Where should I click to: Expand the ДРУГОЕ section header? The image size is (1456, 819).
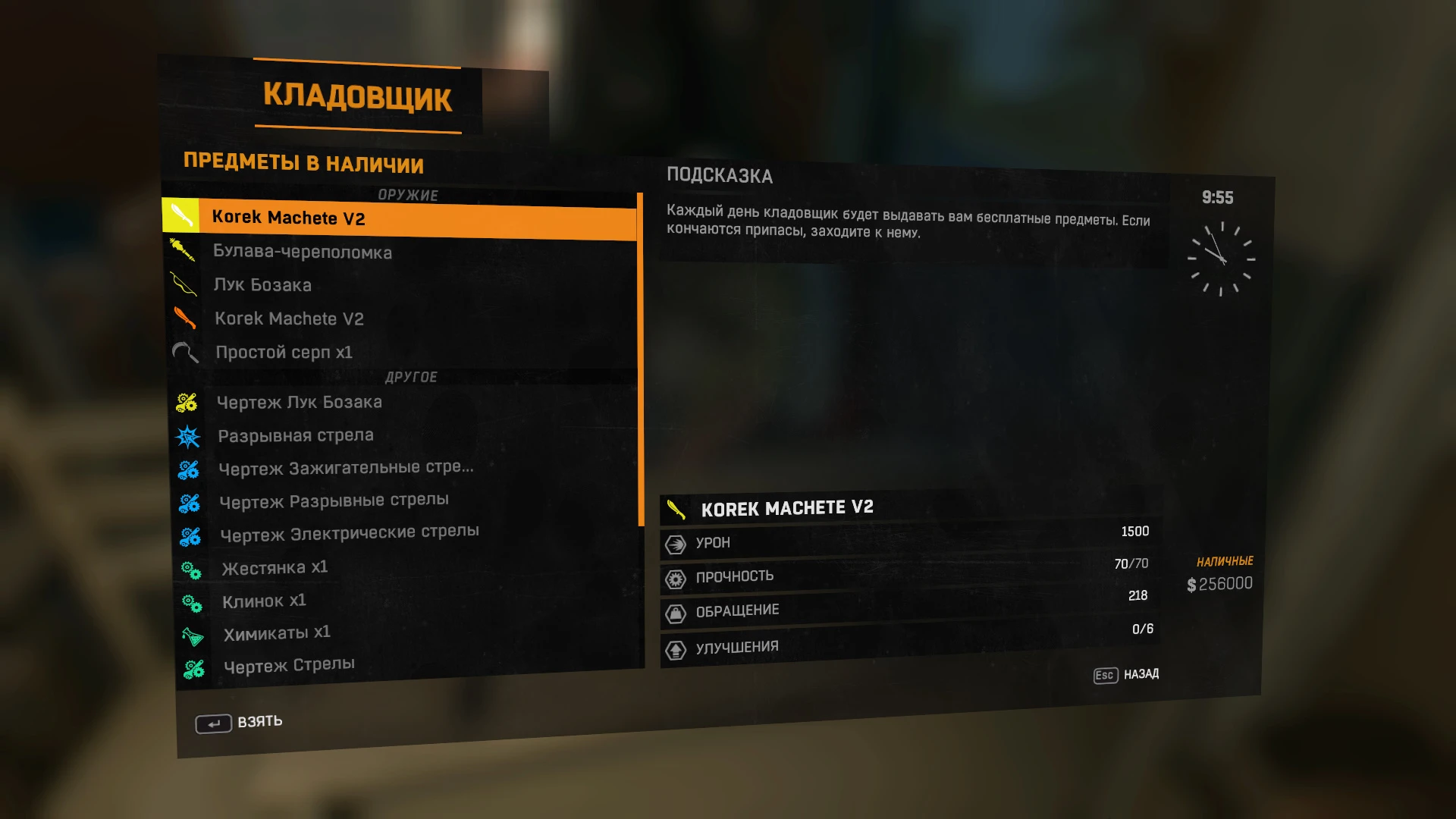tap(411, 376)
